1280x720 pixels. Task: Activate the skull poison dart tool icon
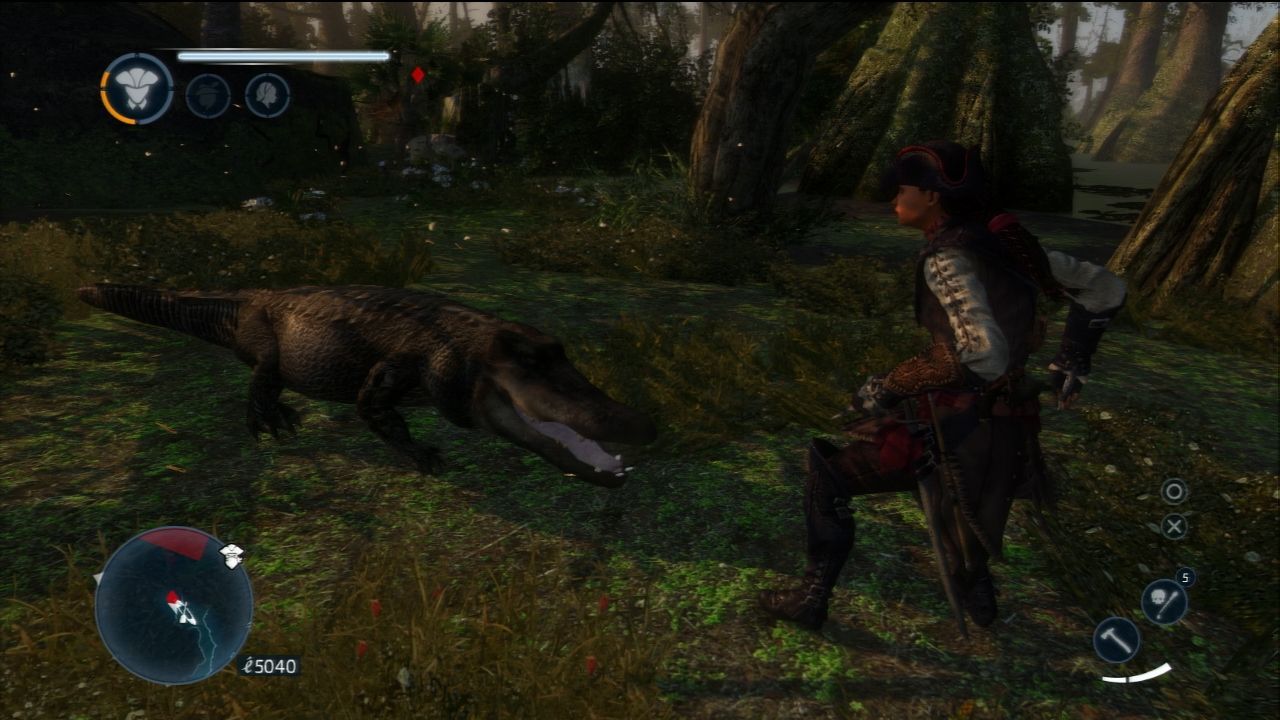pyautogui.click(x=1164, y=602)
